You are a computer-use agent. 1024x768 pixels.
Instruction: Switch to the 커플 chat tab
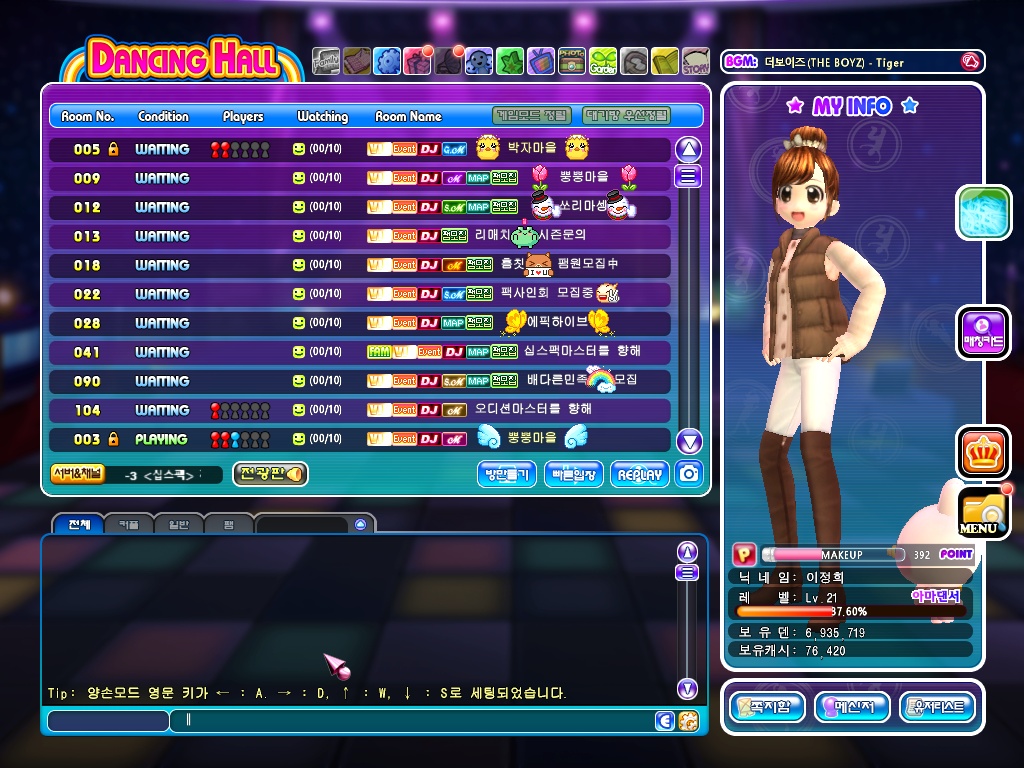point(129,524)
